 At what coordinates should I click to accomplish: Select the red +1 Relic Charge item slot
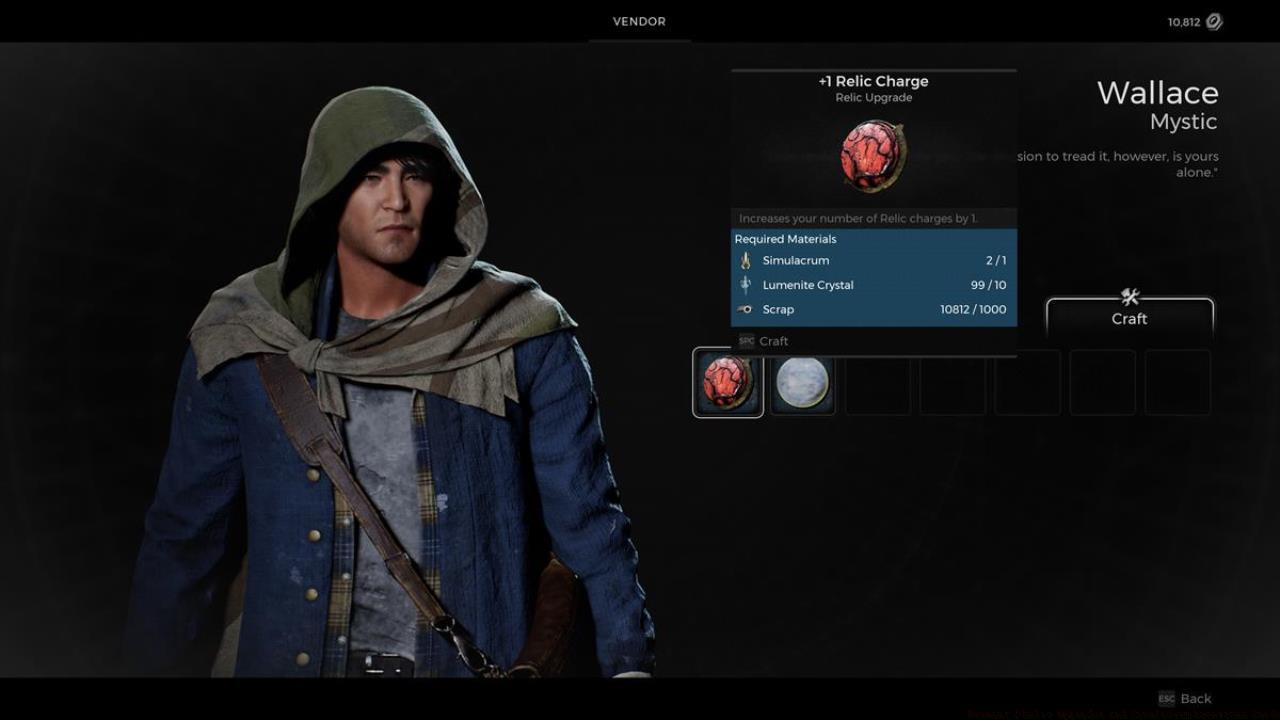(x=727, y=381)
